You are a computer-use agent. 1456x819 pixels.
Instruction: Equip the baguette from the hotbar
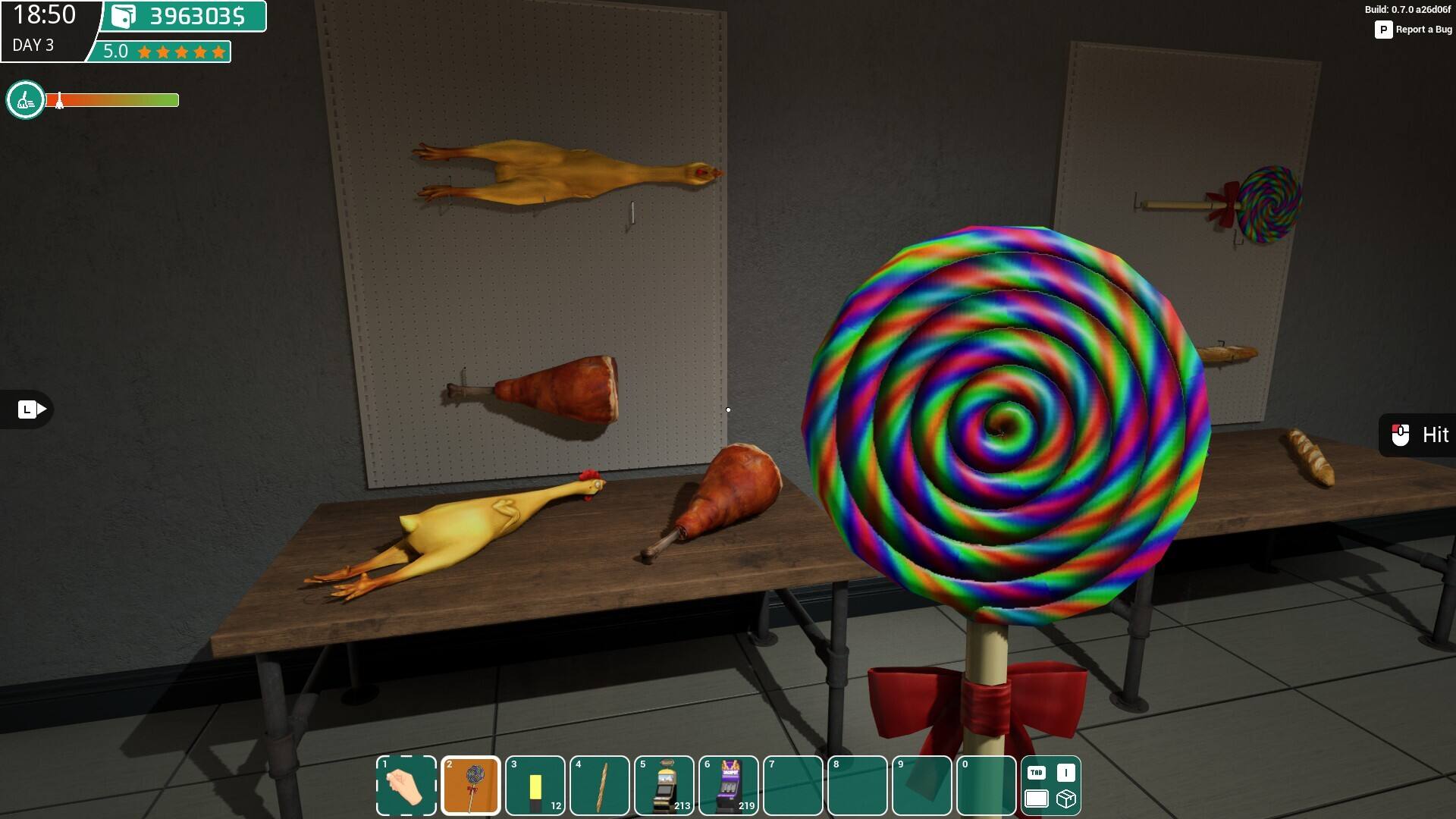tap(599, 786)
